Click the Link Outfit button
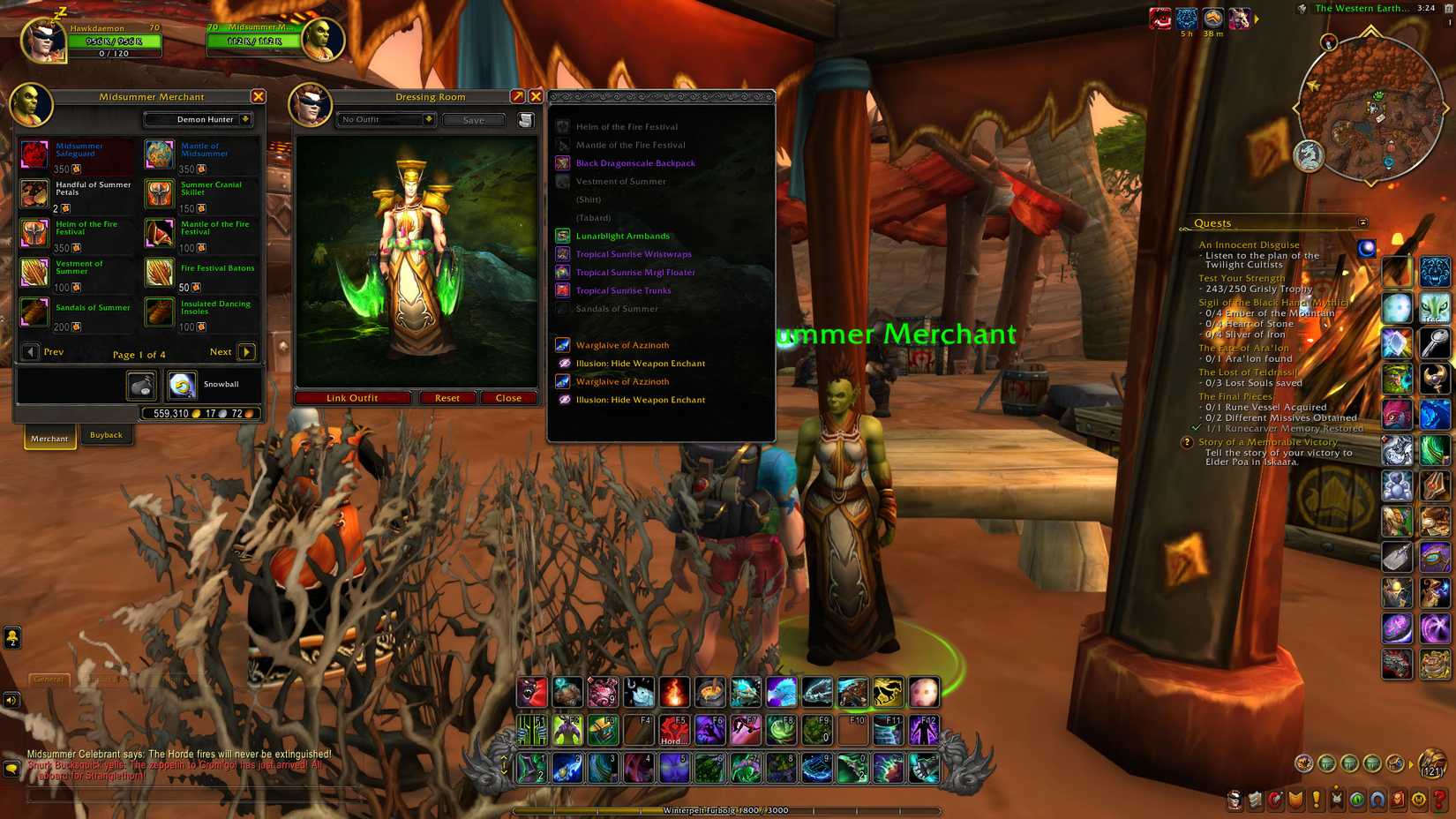This screenshot has height=819, width=1456. click(352, 397)
